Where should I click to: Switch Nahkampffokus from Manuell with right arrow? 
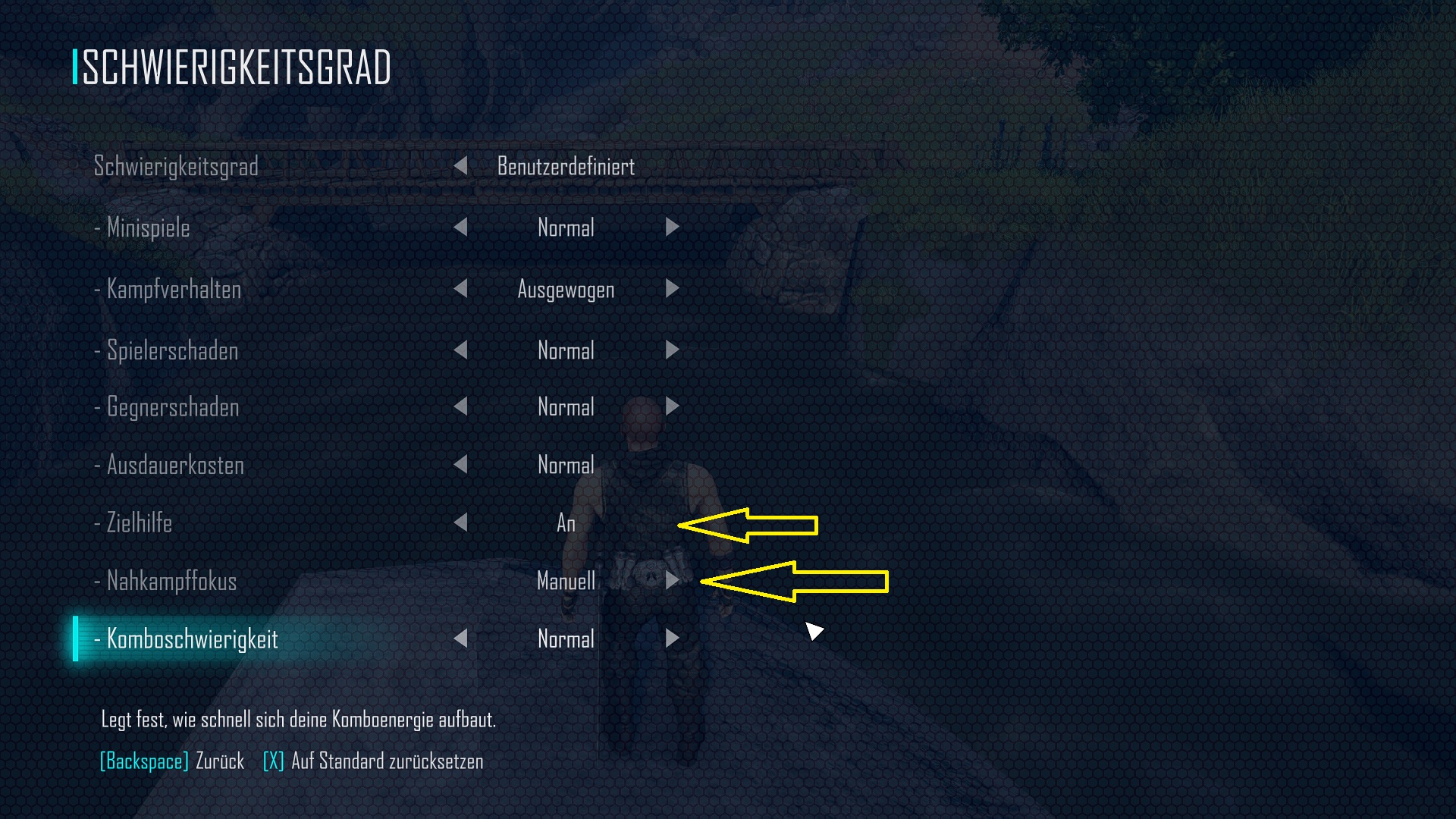[672, 581]
